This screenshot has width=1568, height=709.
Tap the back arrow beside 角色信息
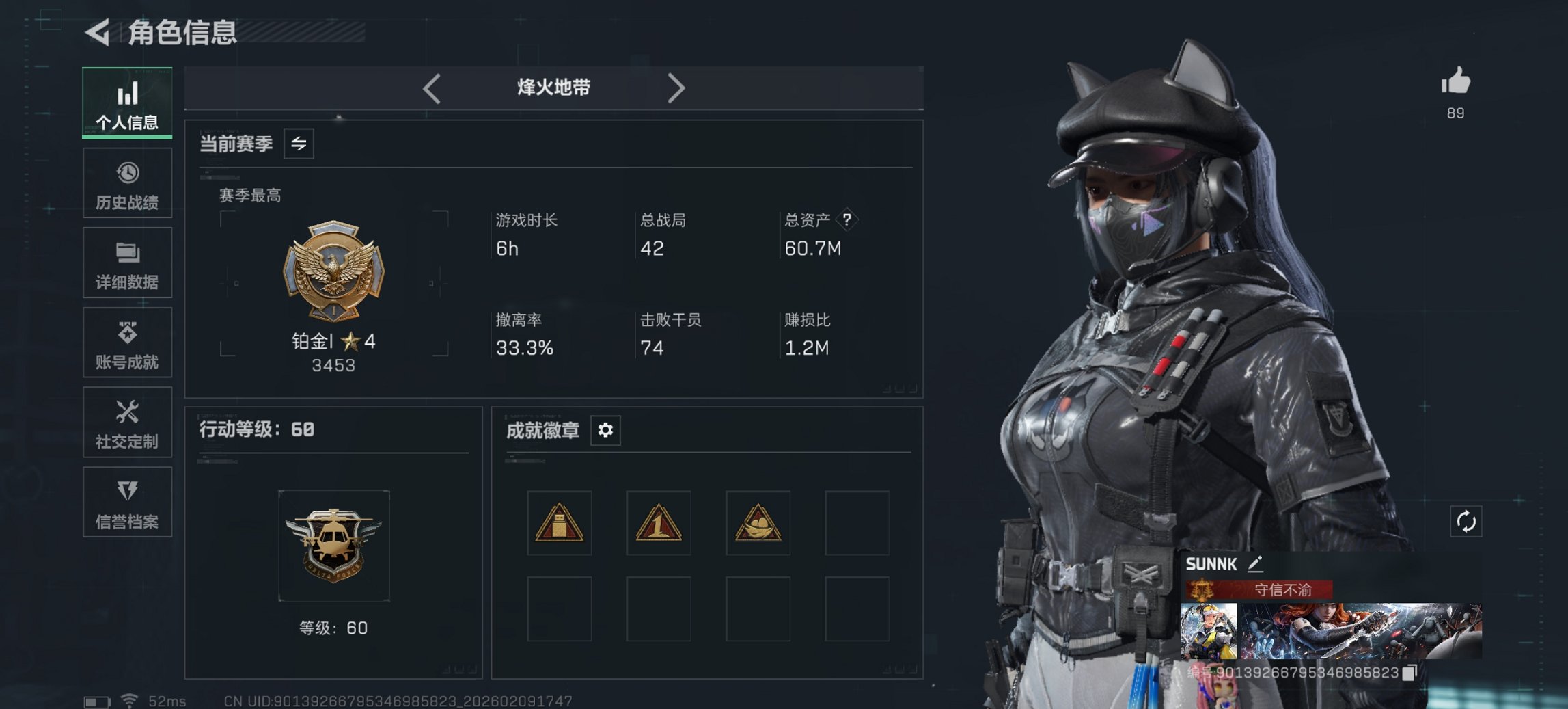[98, 31]
